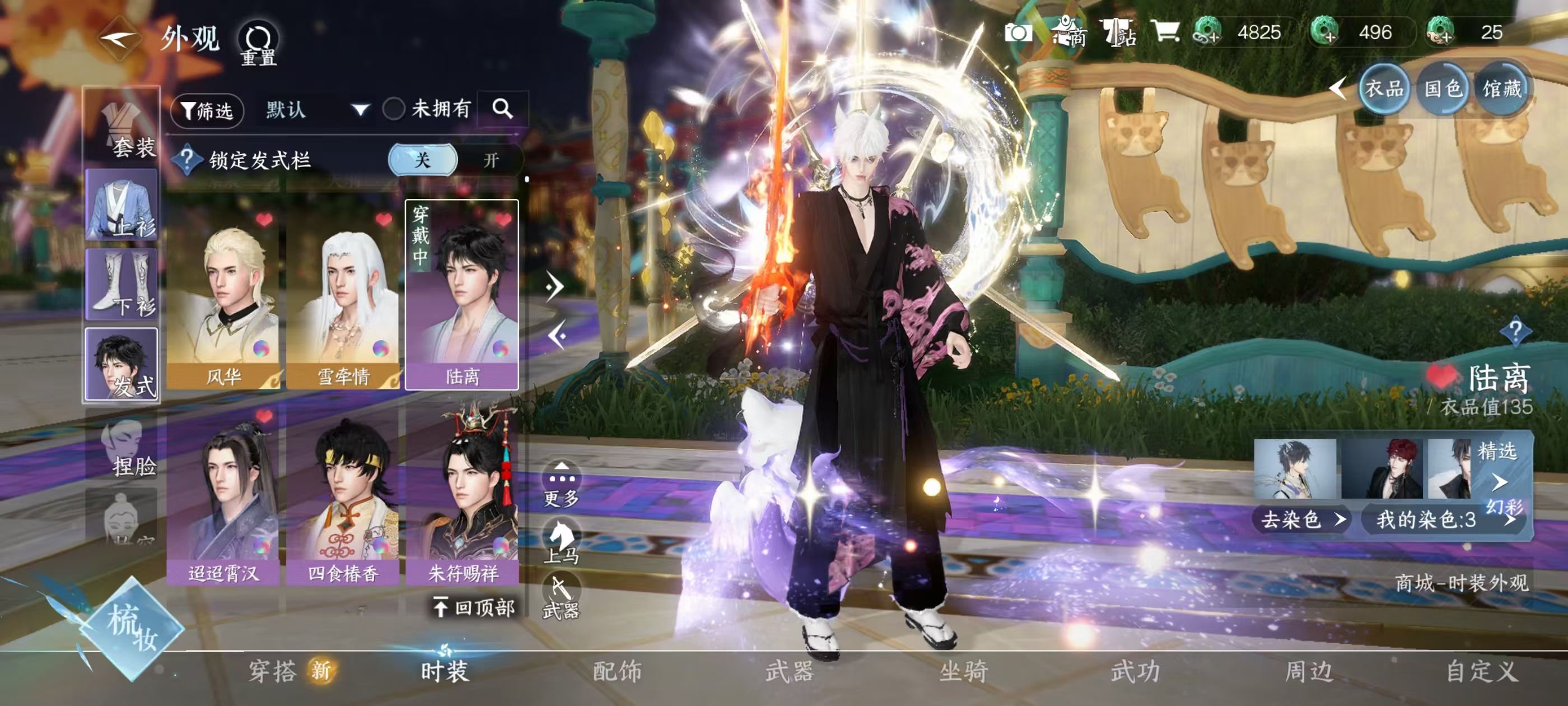
Task: Select the 上衫 top category
Action: [x=122, y=205]
